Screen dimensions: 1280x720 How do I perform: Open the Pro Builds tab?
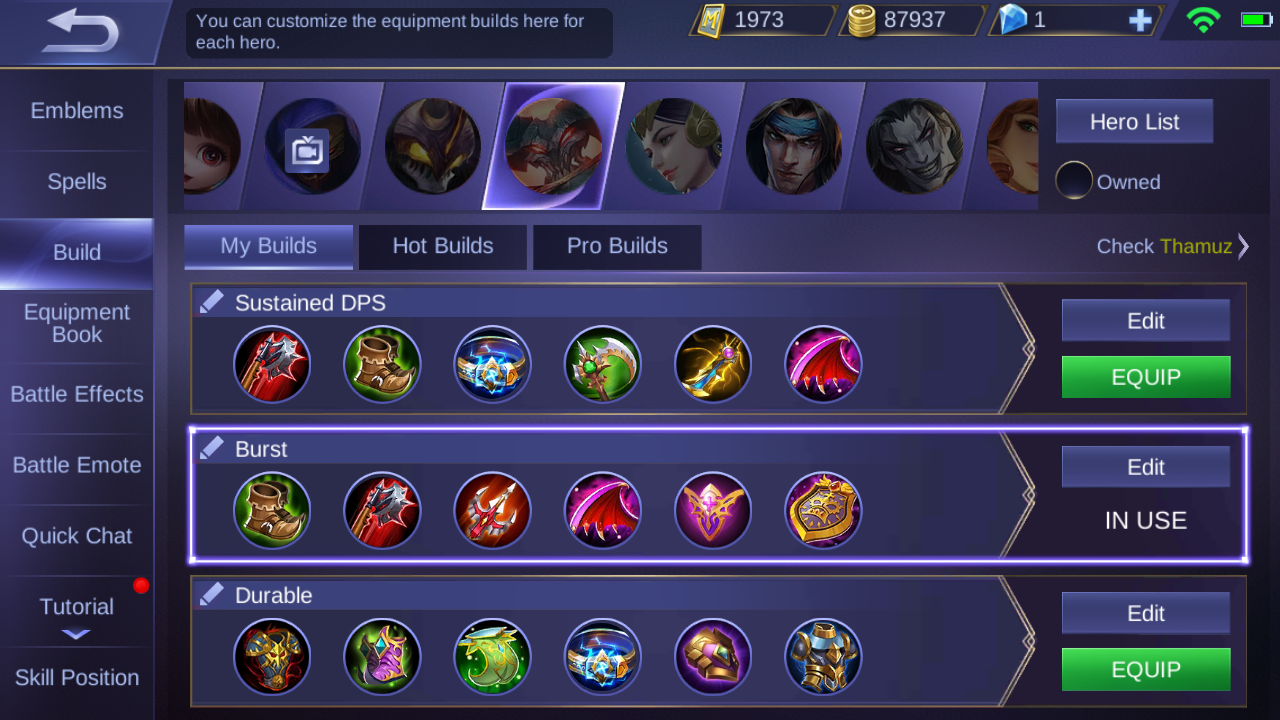[616, 246]
